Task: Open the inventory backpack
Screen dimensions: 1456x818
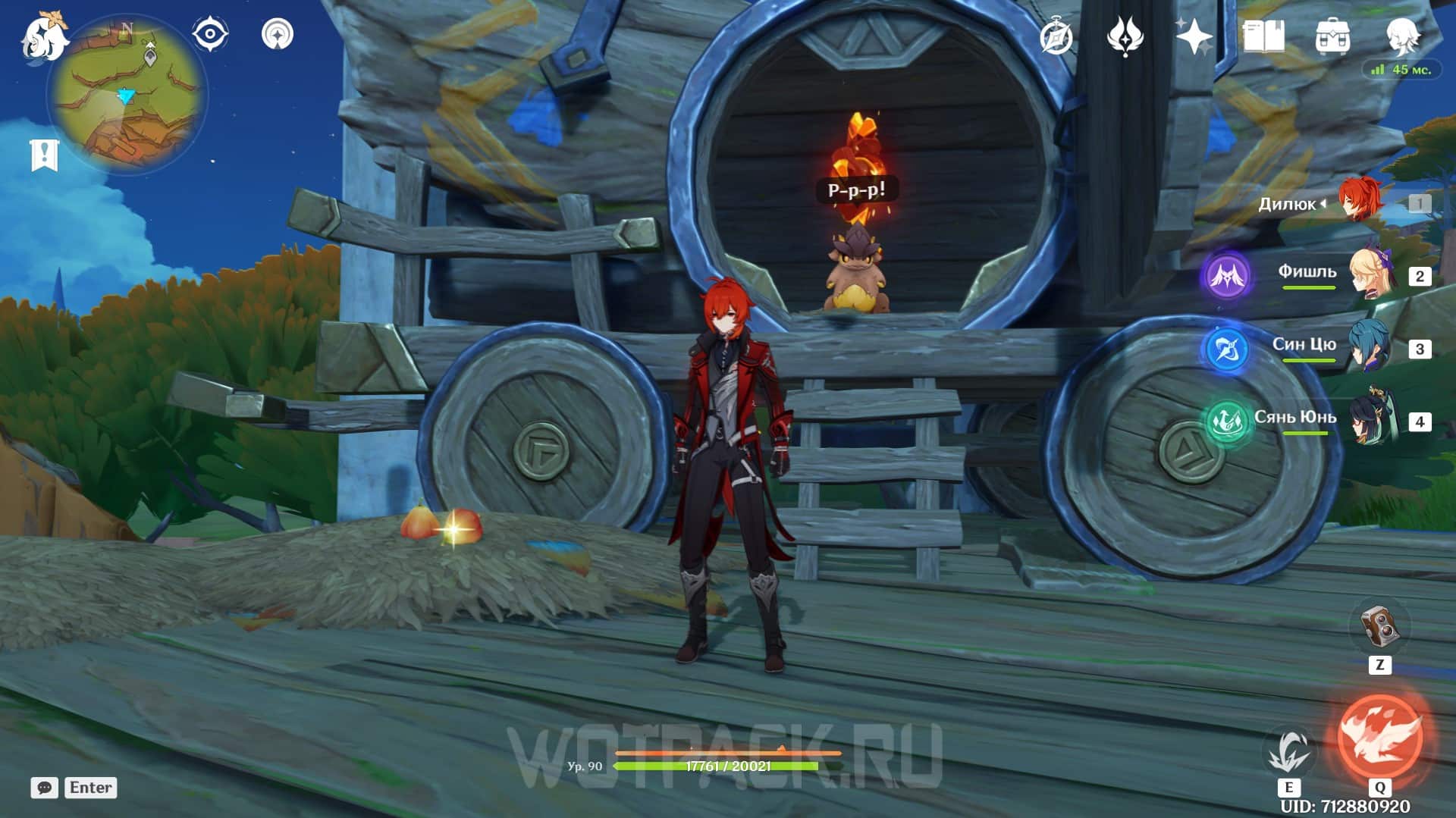Action: click(x=1332, y=36)
